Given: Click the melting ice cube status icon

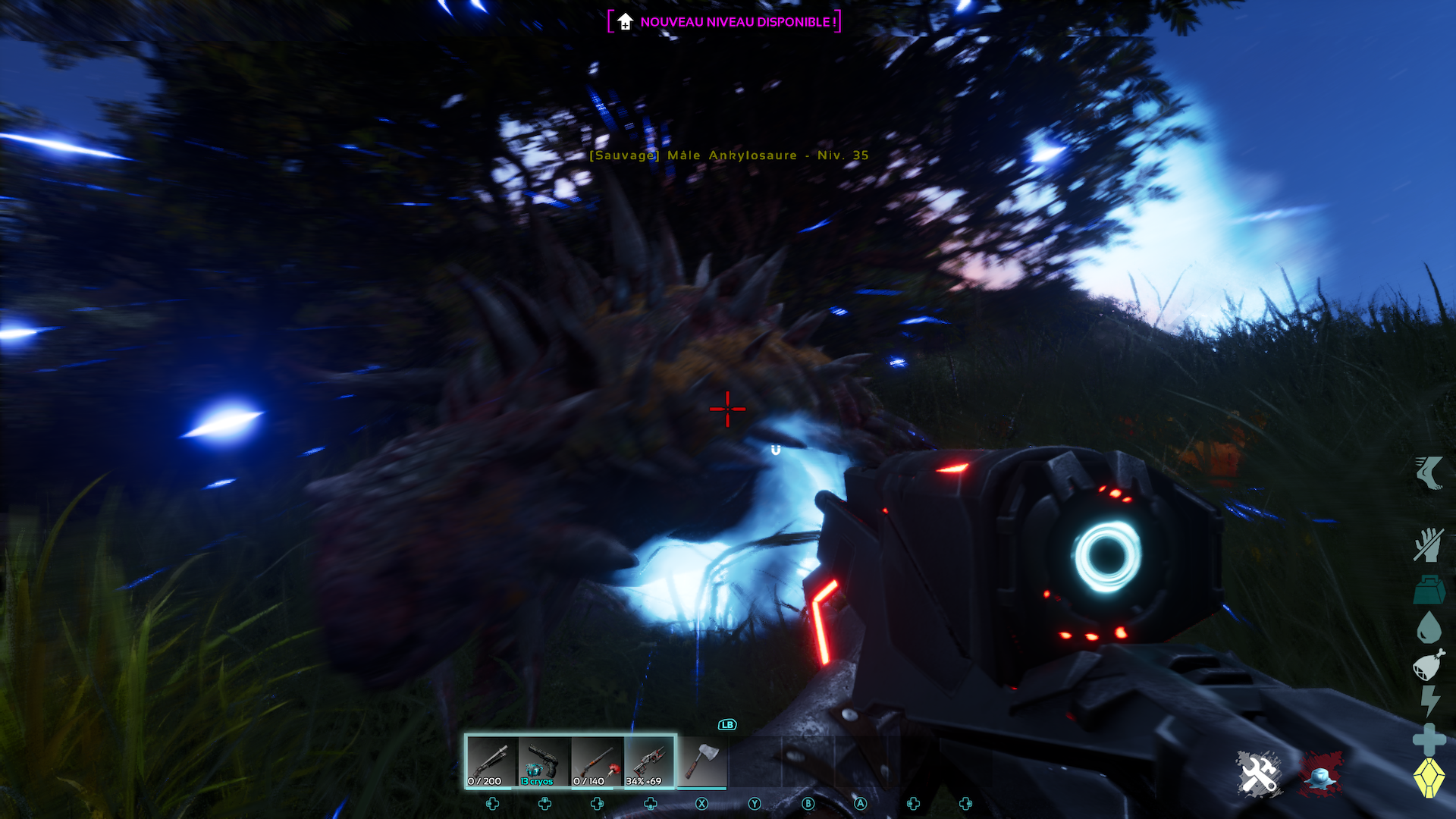Looking at the screenshot, I should click(x=1320, y=775).
